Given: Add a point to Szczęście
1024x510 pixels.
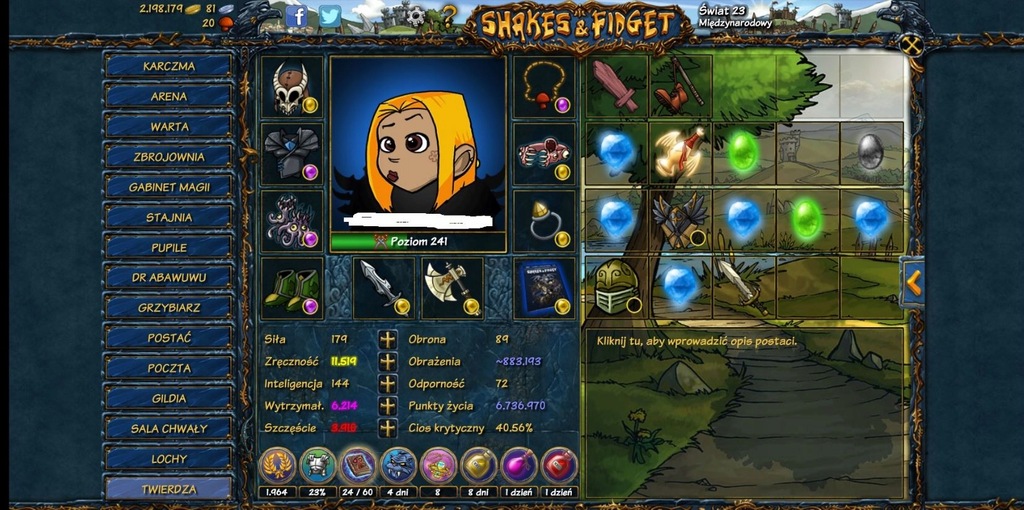Looking at the screenshot, I should pos(387,428).
